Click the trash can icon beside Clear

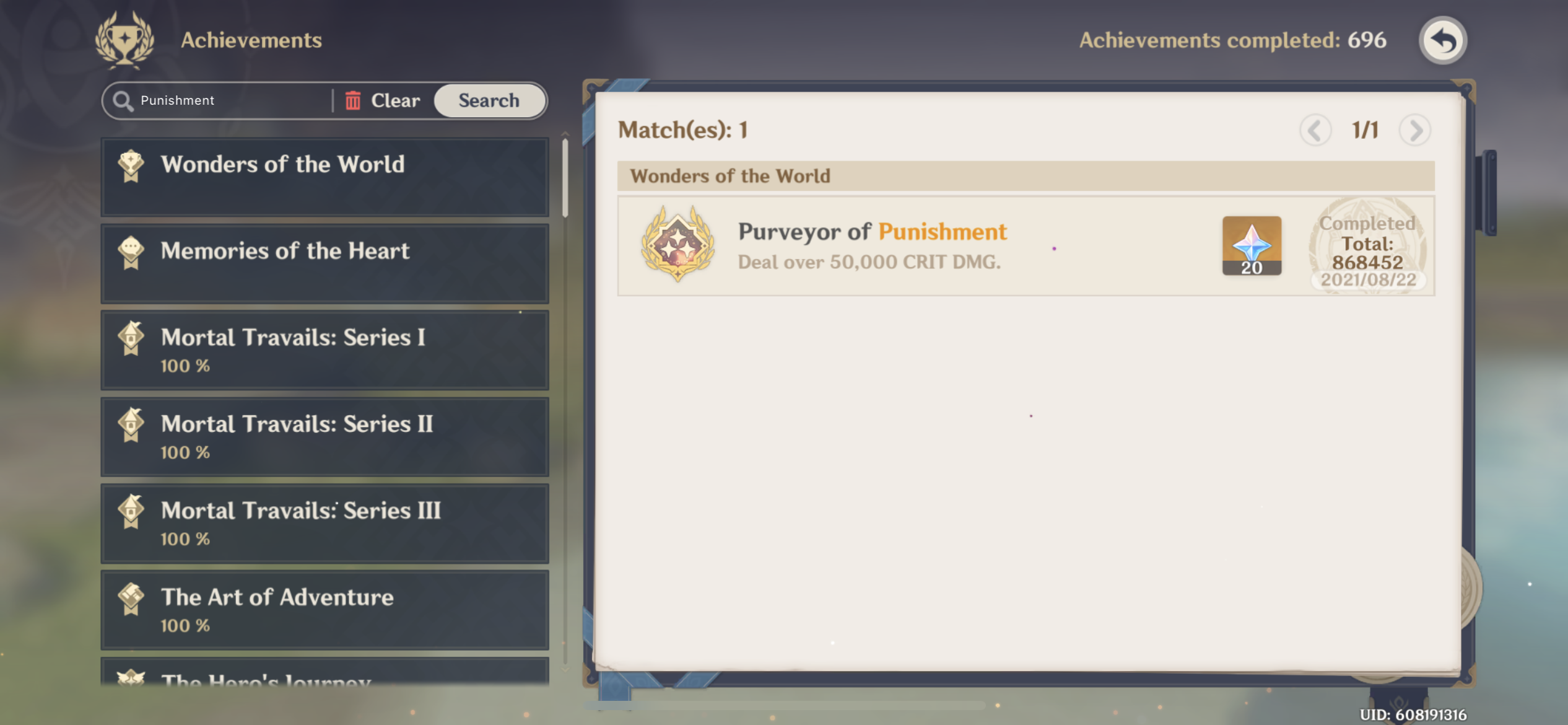tap(353, 100)
